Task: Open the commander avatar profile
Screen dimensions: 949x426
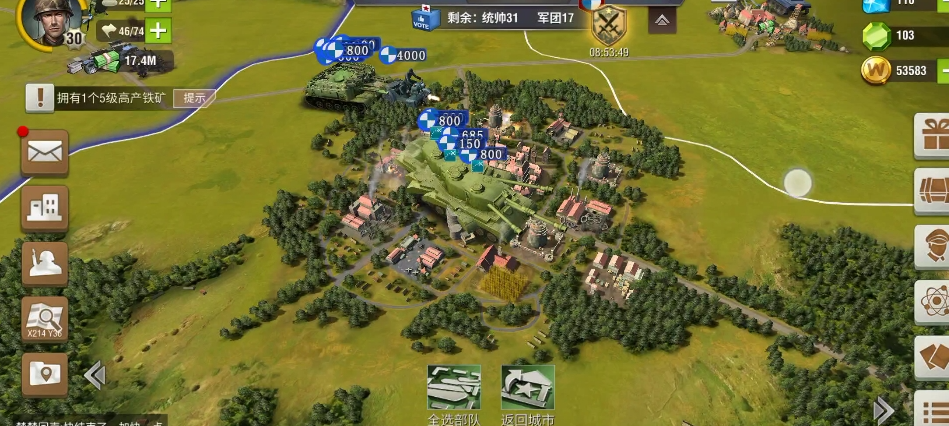Action: tap(42, 20)
